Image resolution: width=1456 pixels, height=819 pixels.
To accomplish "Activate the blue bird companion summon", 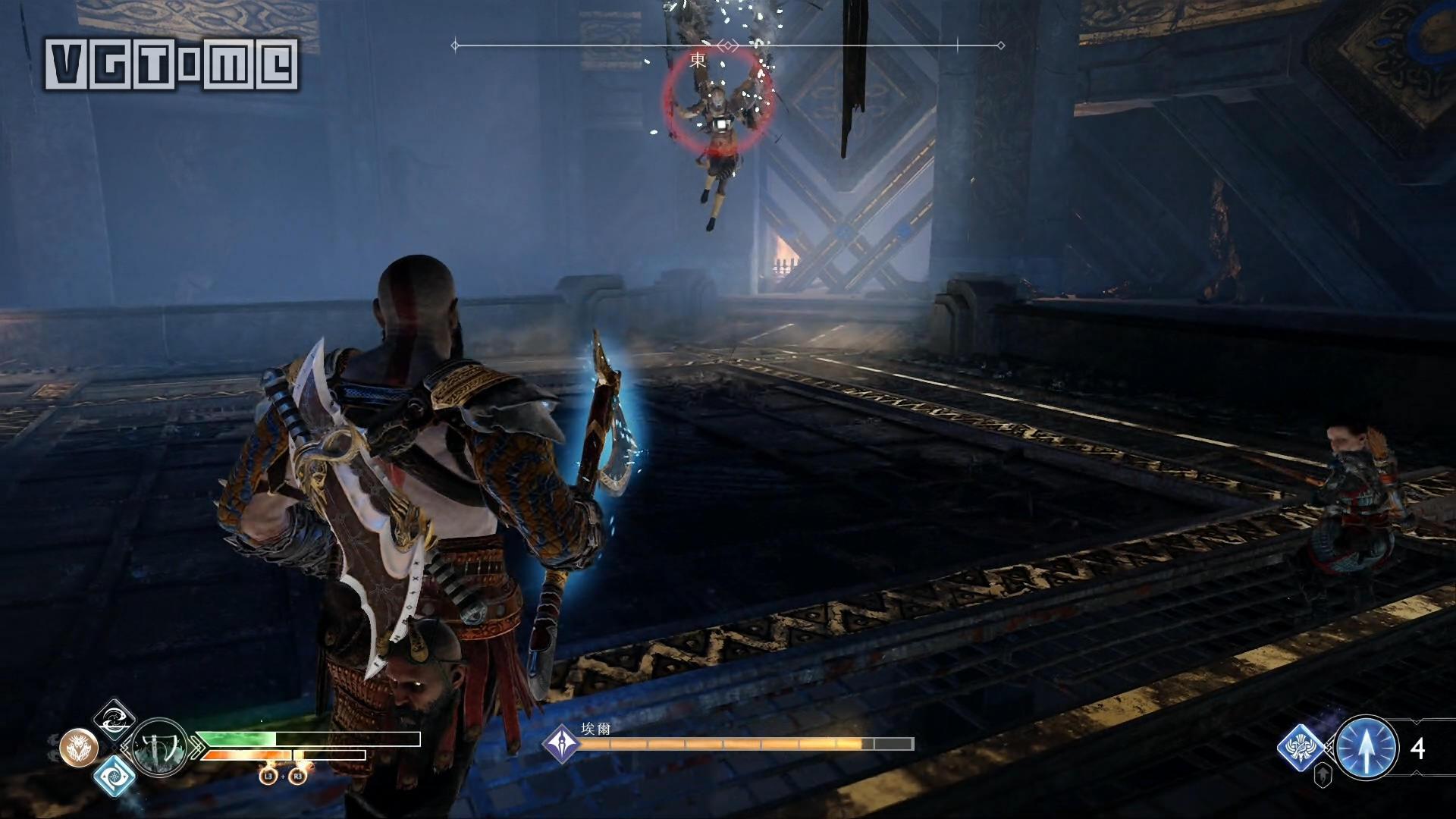I will [x=1303, y=748].
